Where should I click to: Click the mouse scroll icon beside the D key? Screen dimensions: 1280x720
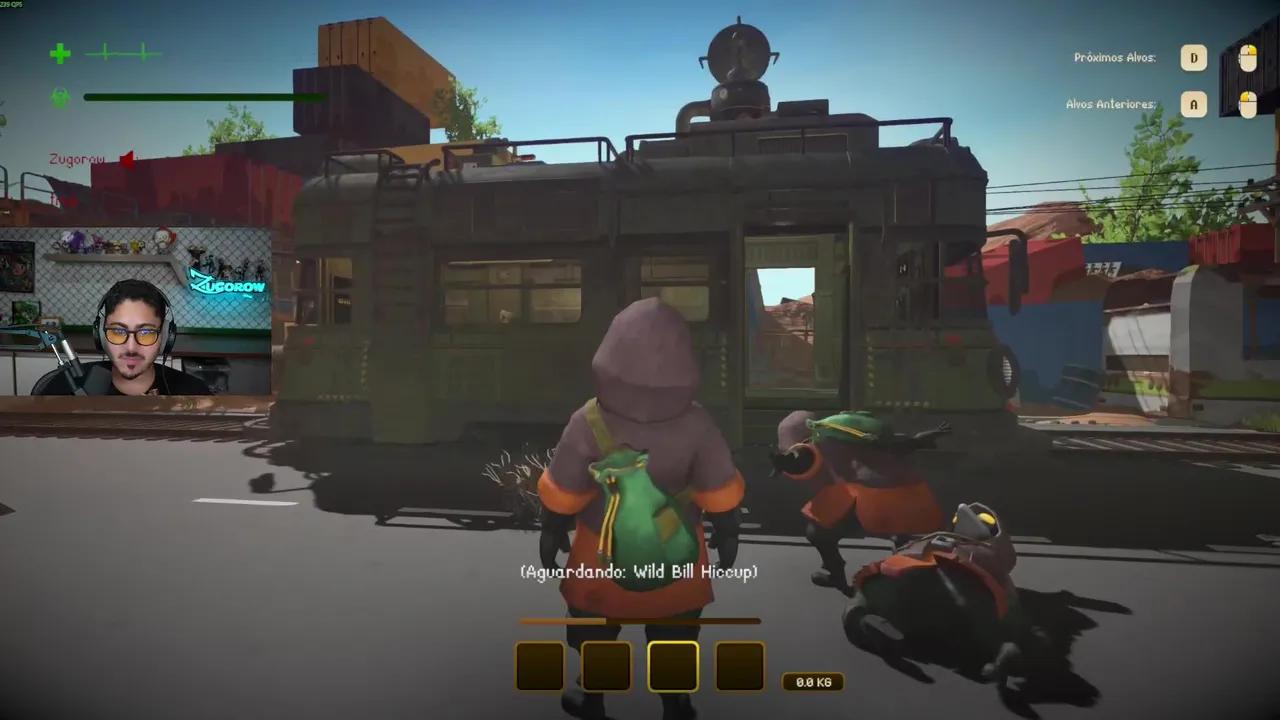(1247, 57)
